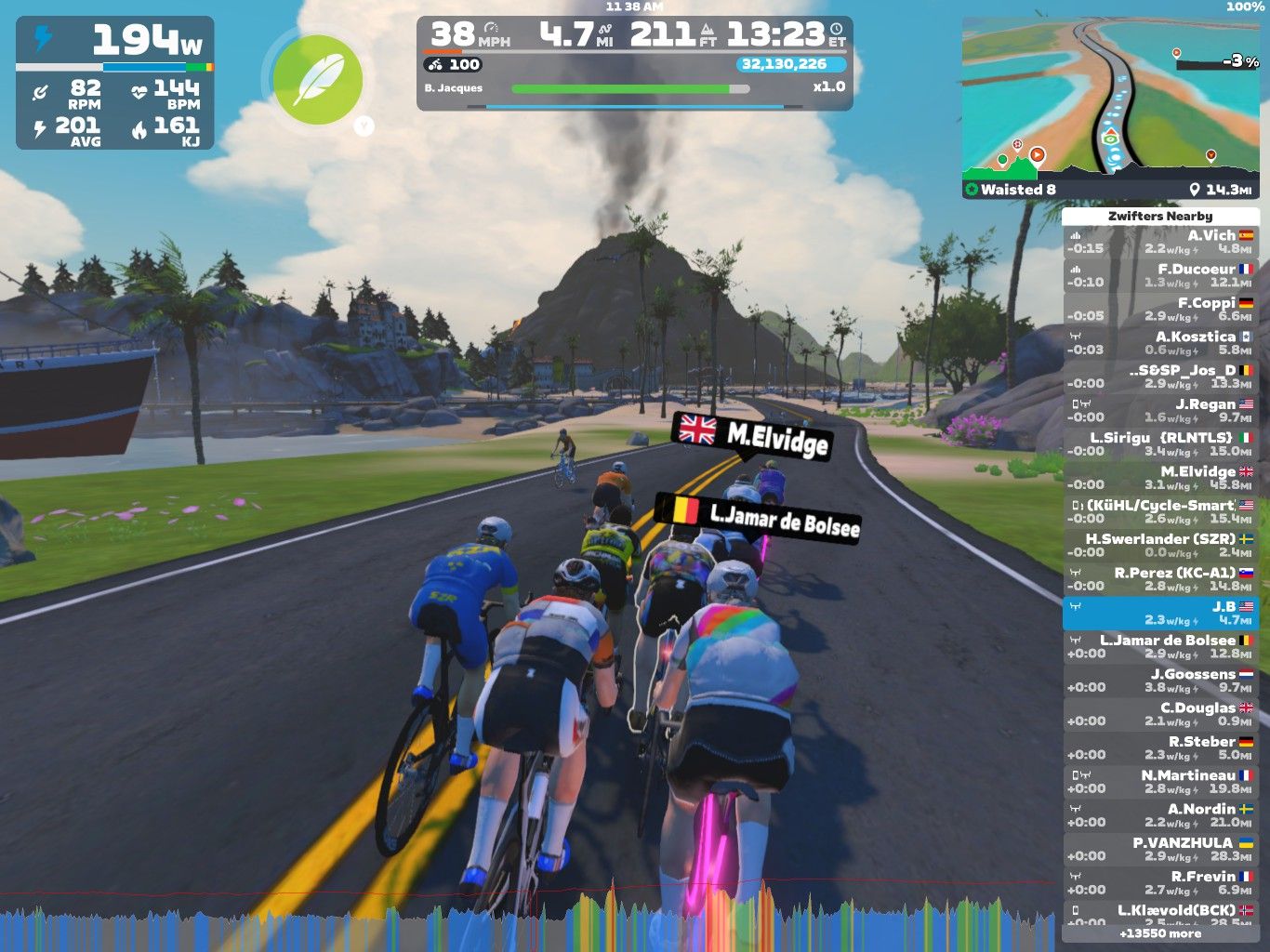Click the 194w power display panel
The image size is (1270, 952).
114,83
